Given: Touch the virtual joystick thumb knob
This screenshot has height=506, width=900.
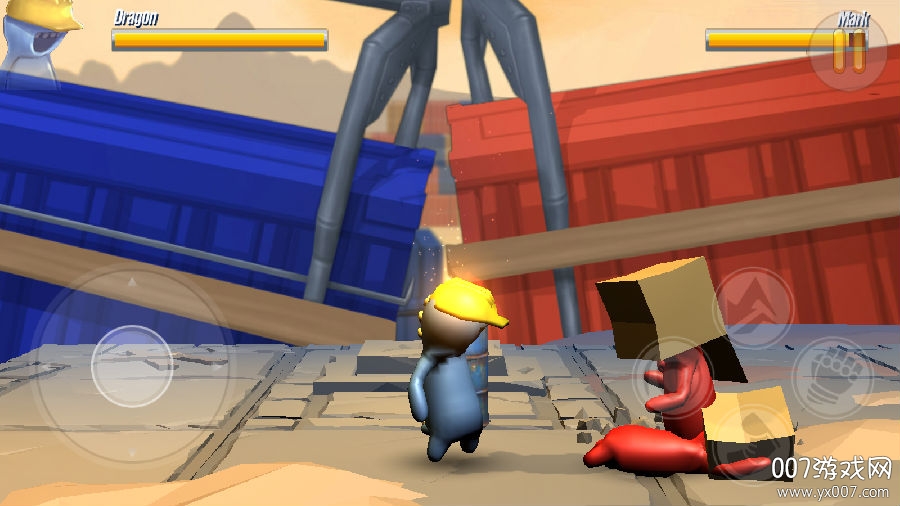Looking at the screenshot, I should pyautogui.click(x=132, y=365).
